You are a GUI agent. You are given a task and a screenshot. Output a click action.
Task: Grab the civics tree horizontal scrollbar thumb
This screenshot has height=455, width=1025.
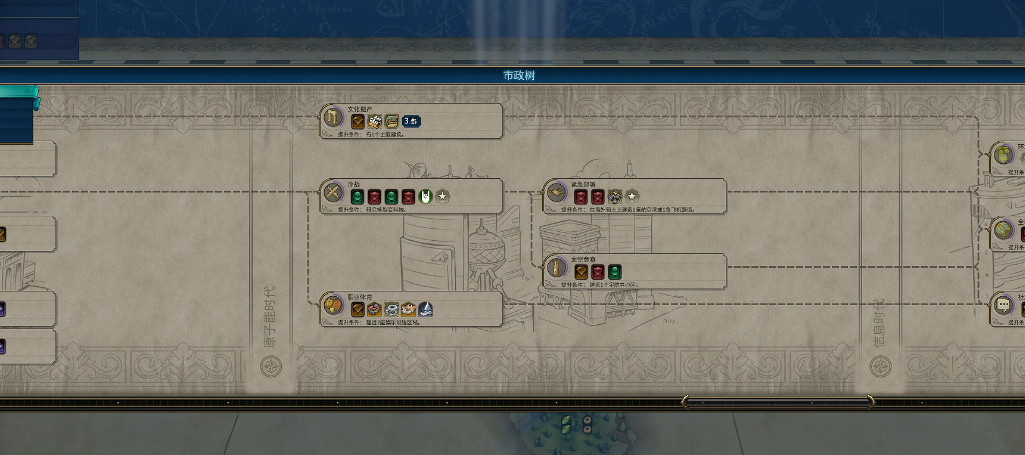pyautogui.click(x=777, y=402)
